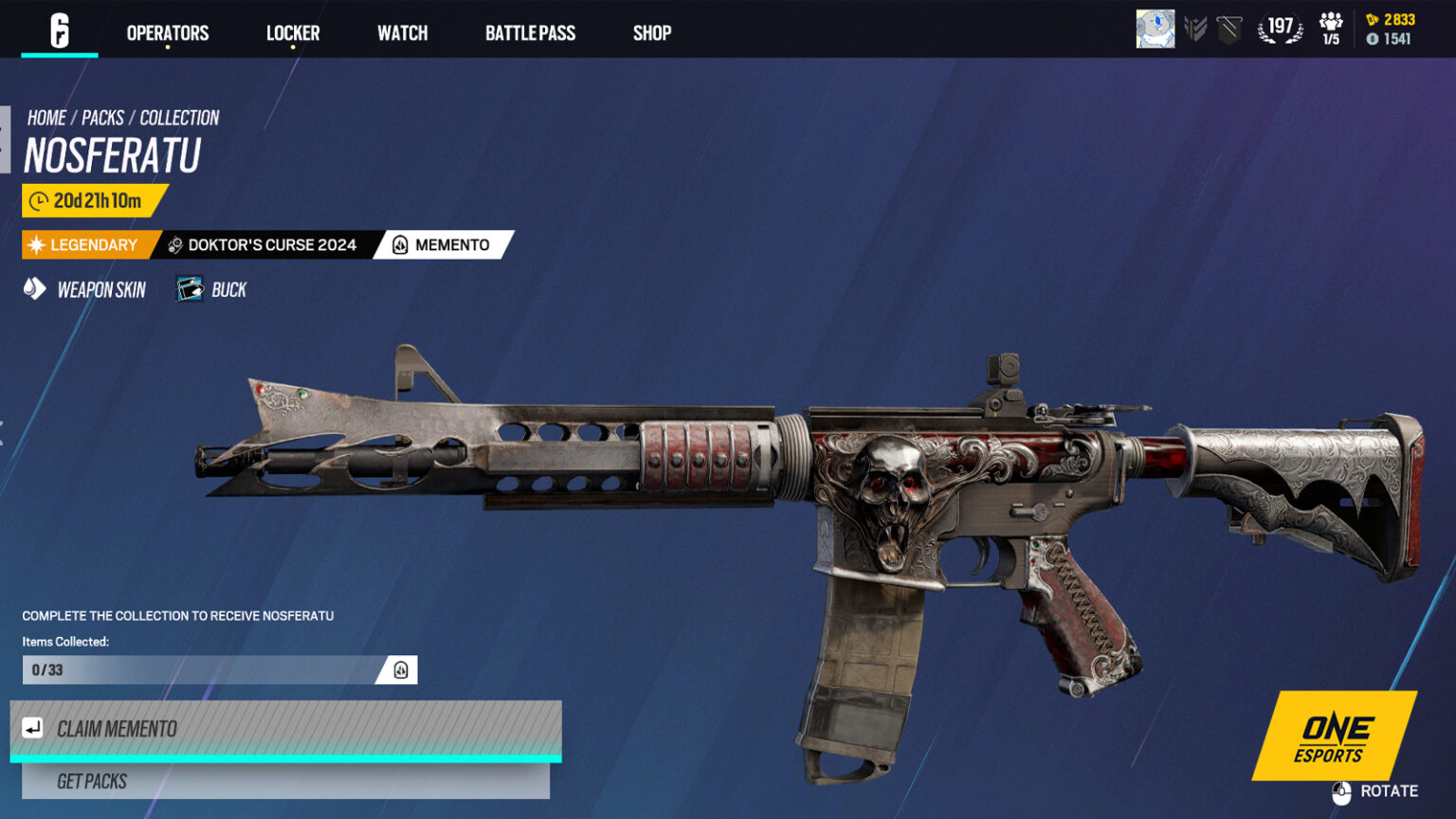Select the Get Packs button

click(285, 781)
